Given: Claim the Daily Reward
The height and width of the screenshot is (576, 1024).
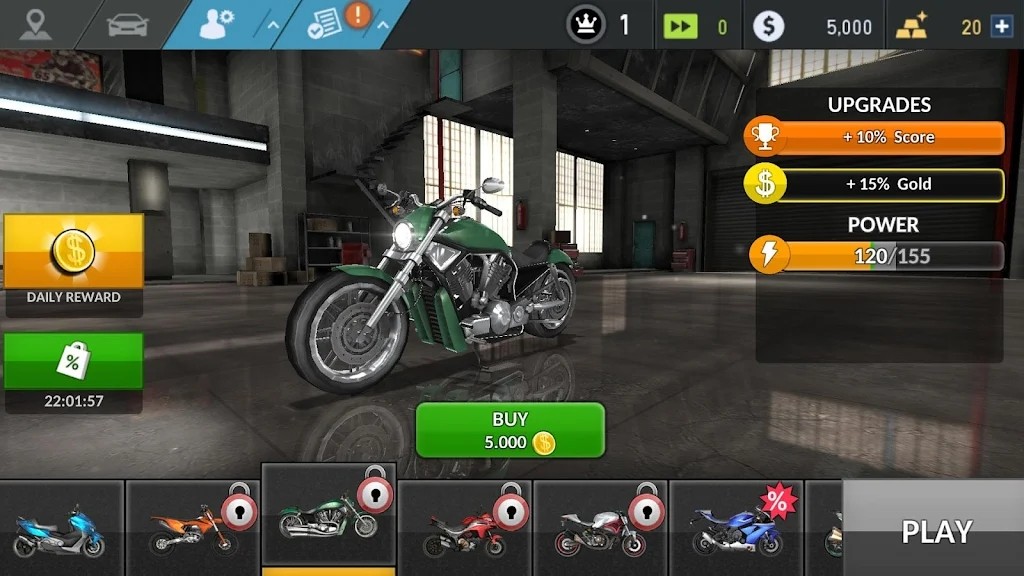Looking at the screenshot, I should pos(73,262).
